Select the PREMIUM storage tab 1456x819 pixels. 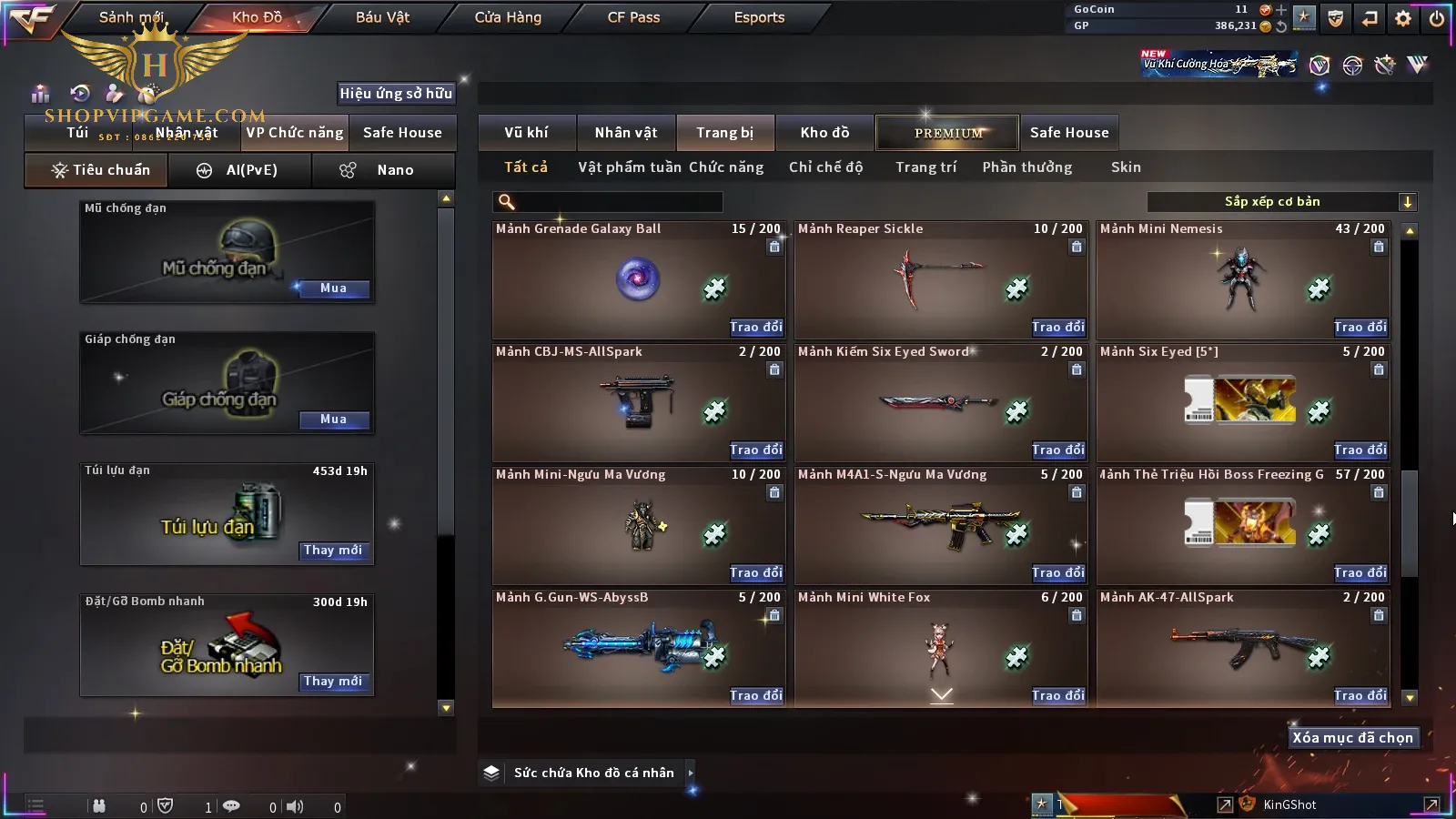[x=947, y=133]
